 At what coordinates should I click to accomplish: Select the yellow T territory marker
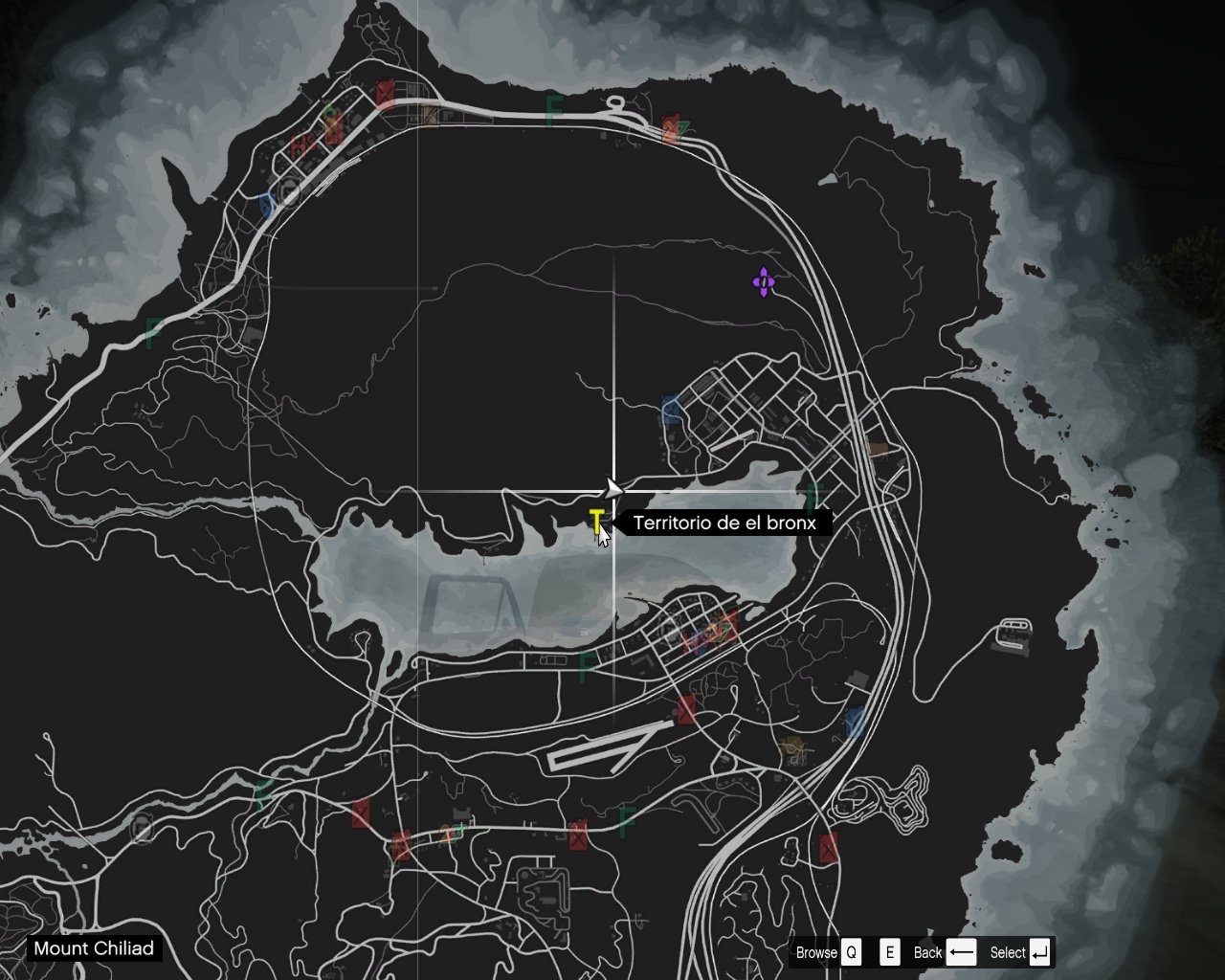[596, 521]
